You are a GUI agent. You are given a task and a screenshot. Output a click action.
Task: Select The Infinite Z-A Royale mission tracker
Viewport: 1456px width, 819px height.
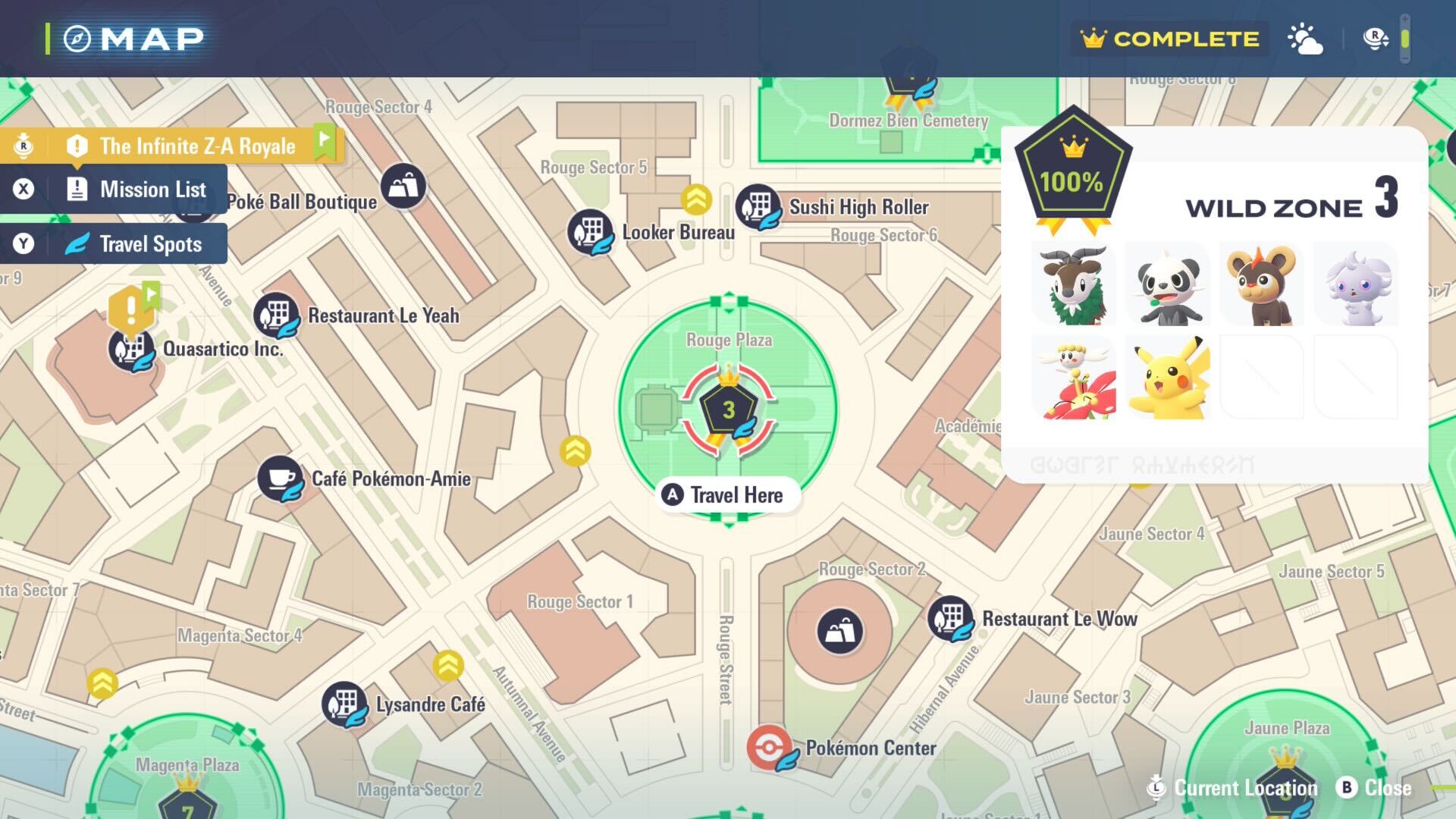tap(173, 146)
